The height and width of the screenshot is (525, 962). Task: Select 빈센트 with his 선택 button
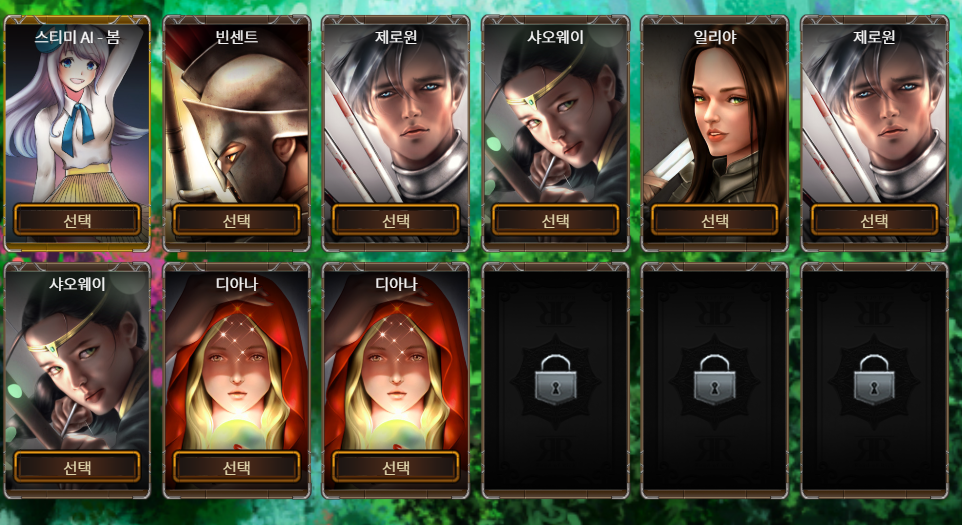pos(236,220)
